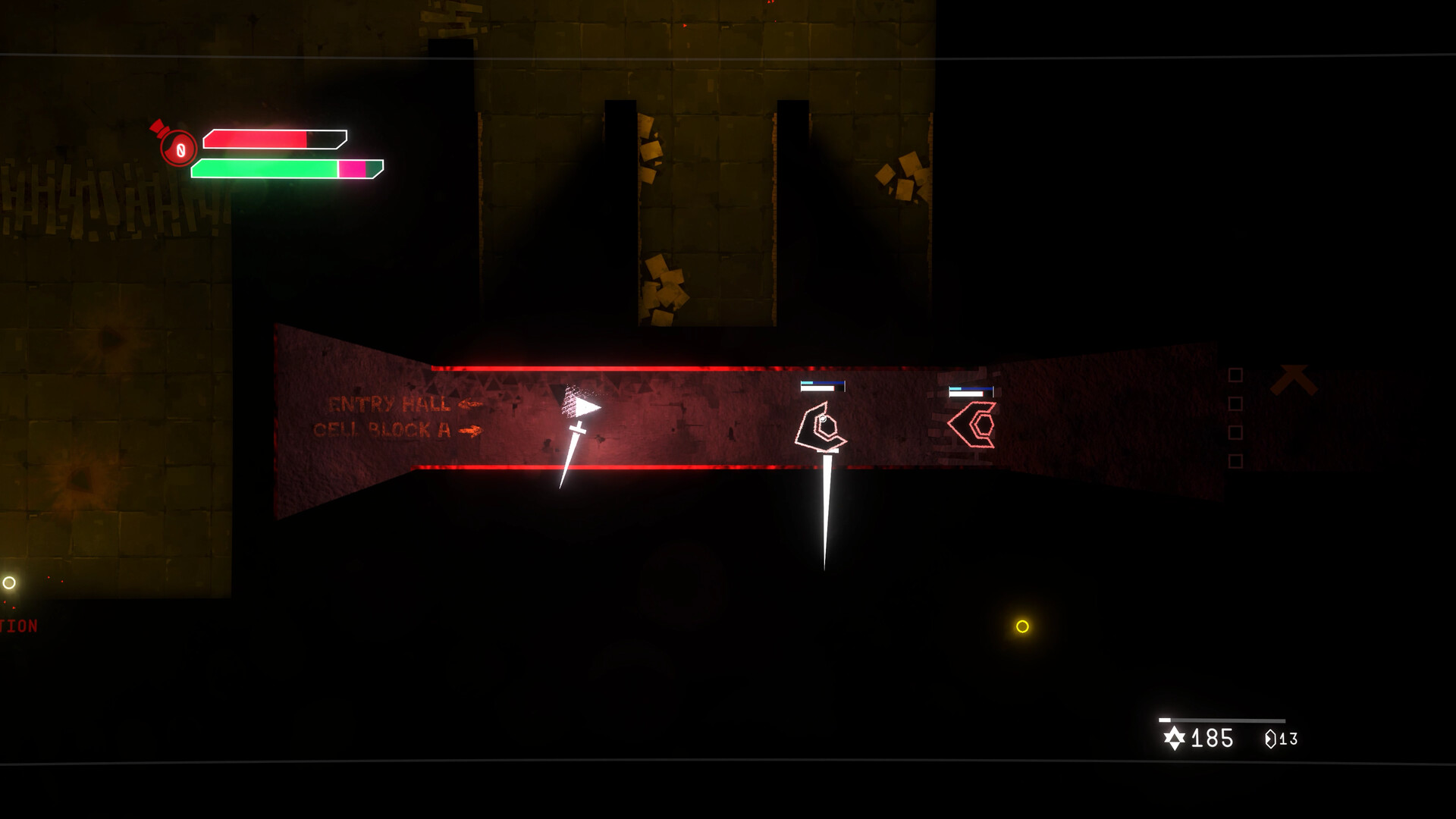Expand the arrow beside CELL BLOCK A text
This screenshot has height=819, width=1456.
[470, 431]
